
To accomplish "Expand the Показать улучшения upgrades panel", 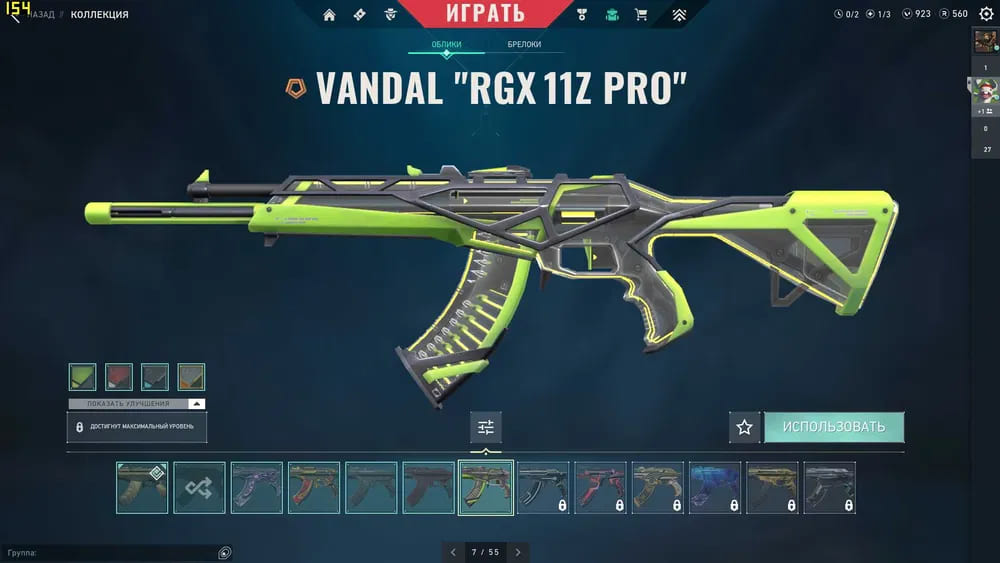I will click(137, 404).
